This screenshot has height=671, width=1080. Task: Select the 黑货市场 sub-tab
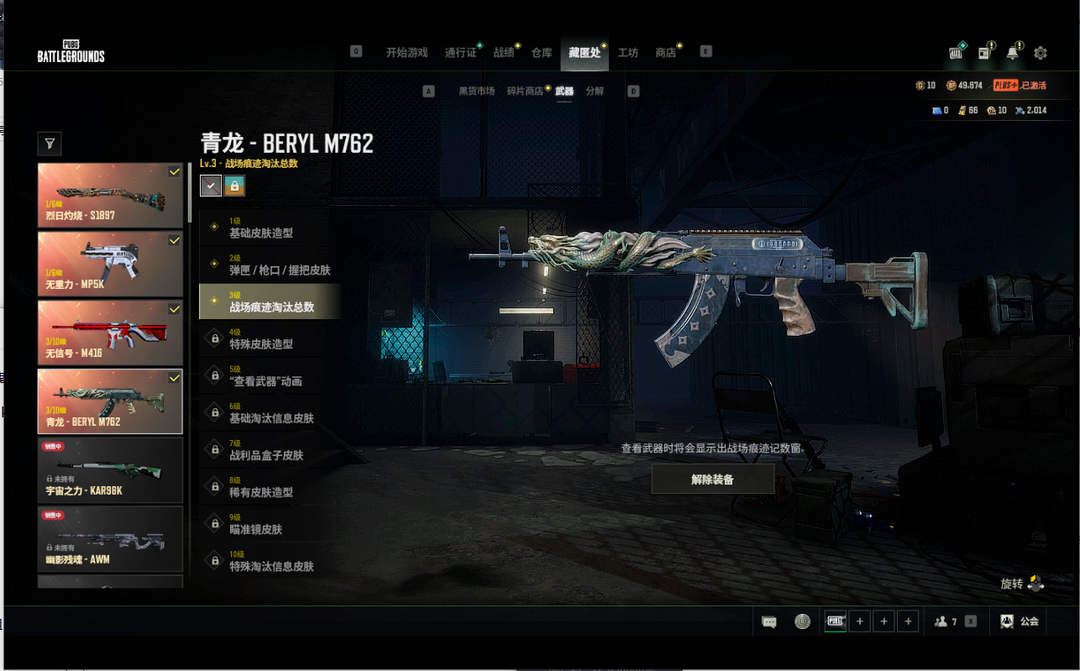click(x=477, y=91)
